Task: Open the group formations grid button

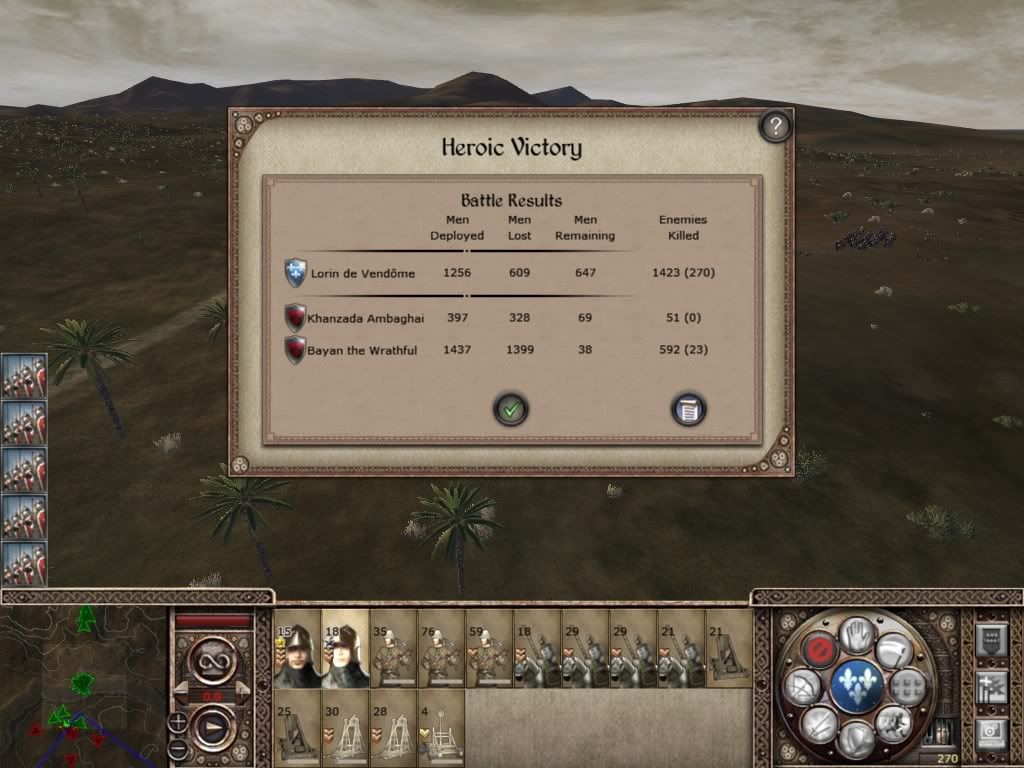Action: click(x=908, y=687)
